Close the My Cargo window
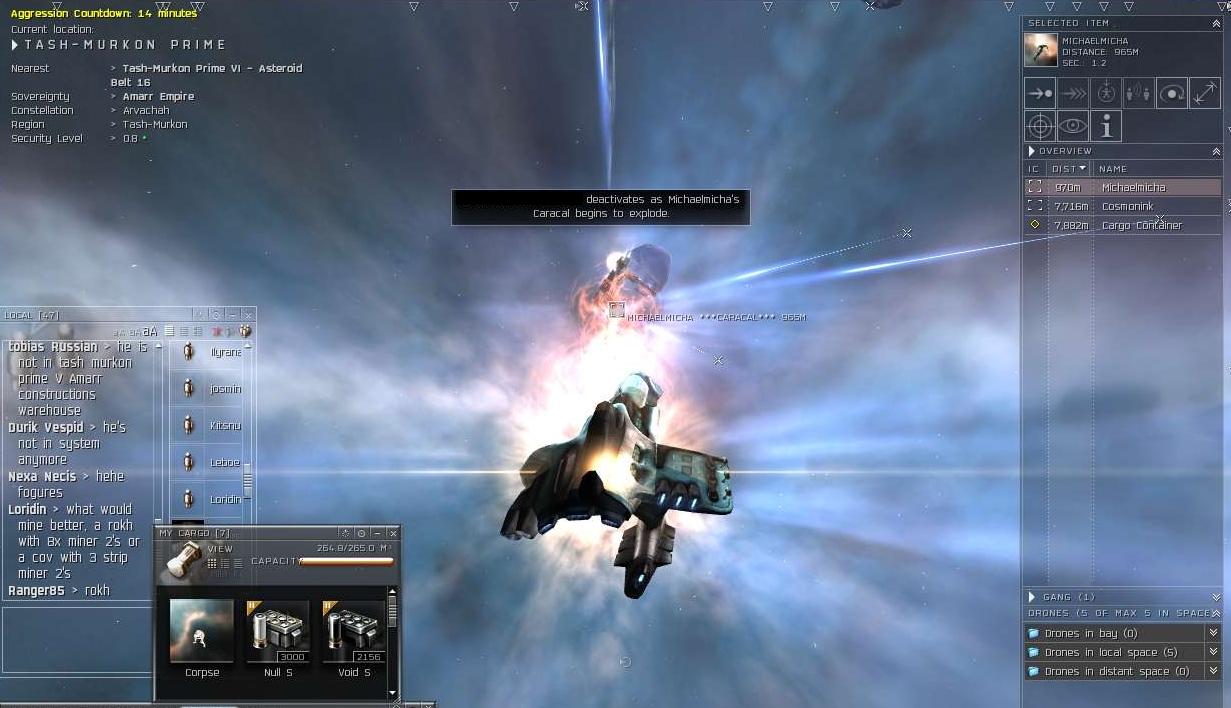 pos(392,534)
